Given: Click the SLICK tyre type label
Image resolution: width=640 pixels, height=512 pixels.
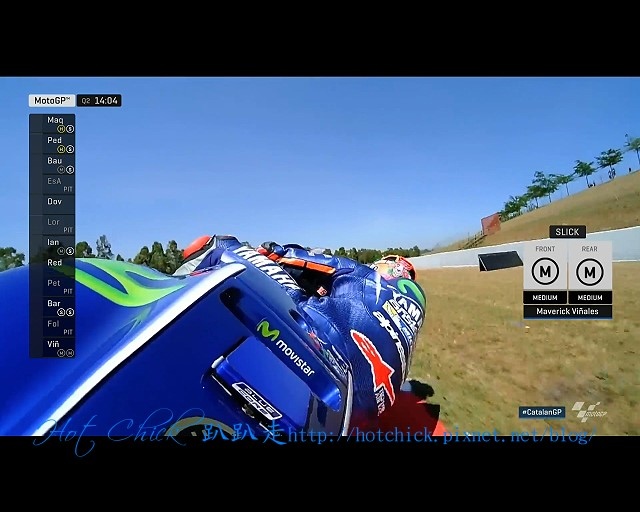Looking at the screenshot, I should point(567,232).
